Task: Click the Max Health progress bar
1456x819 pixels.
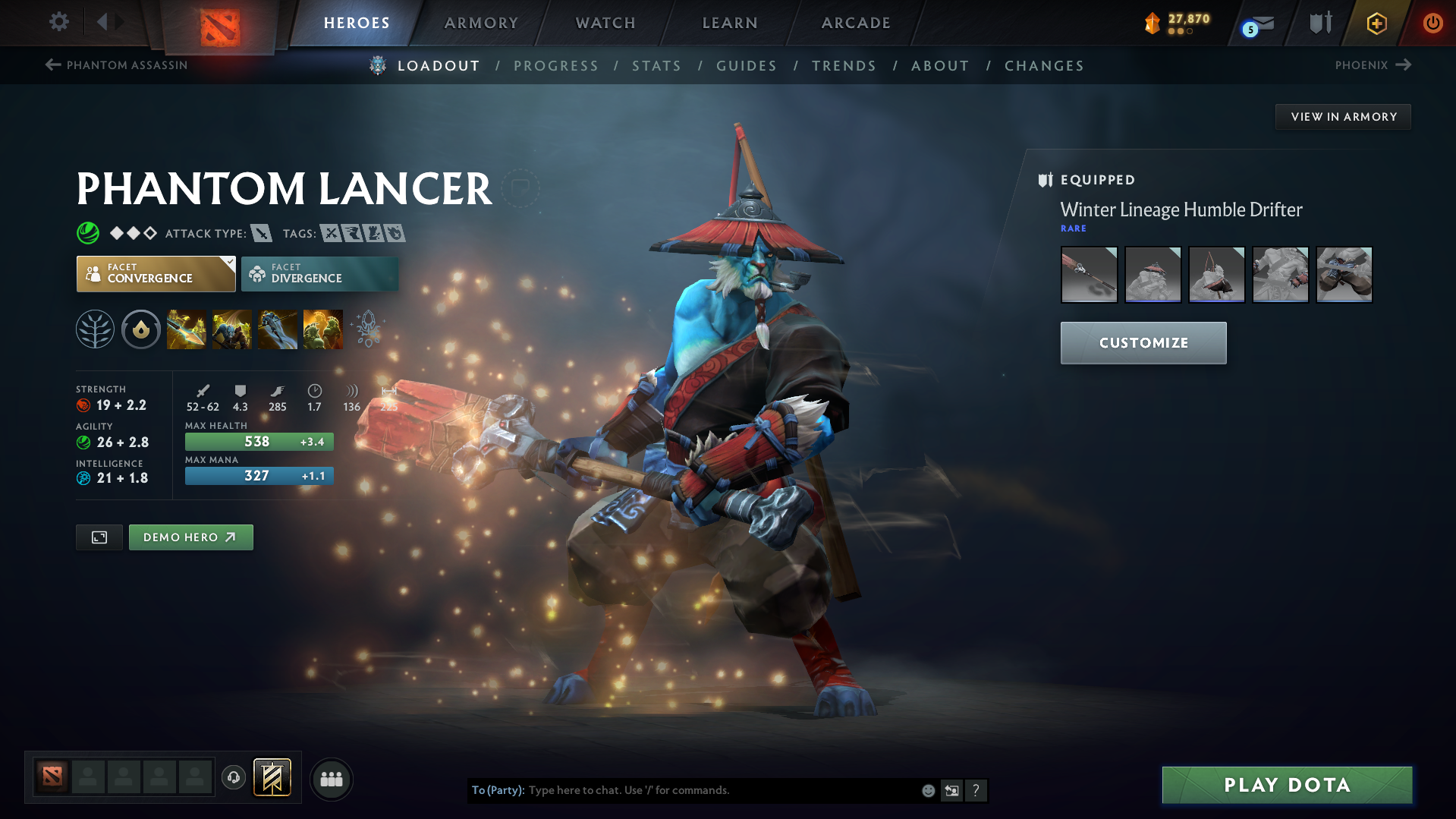Action: 259,441
